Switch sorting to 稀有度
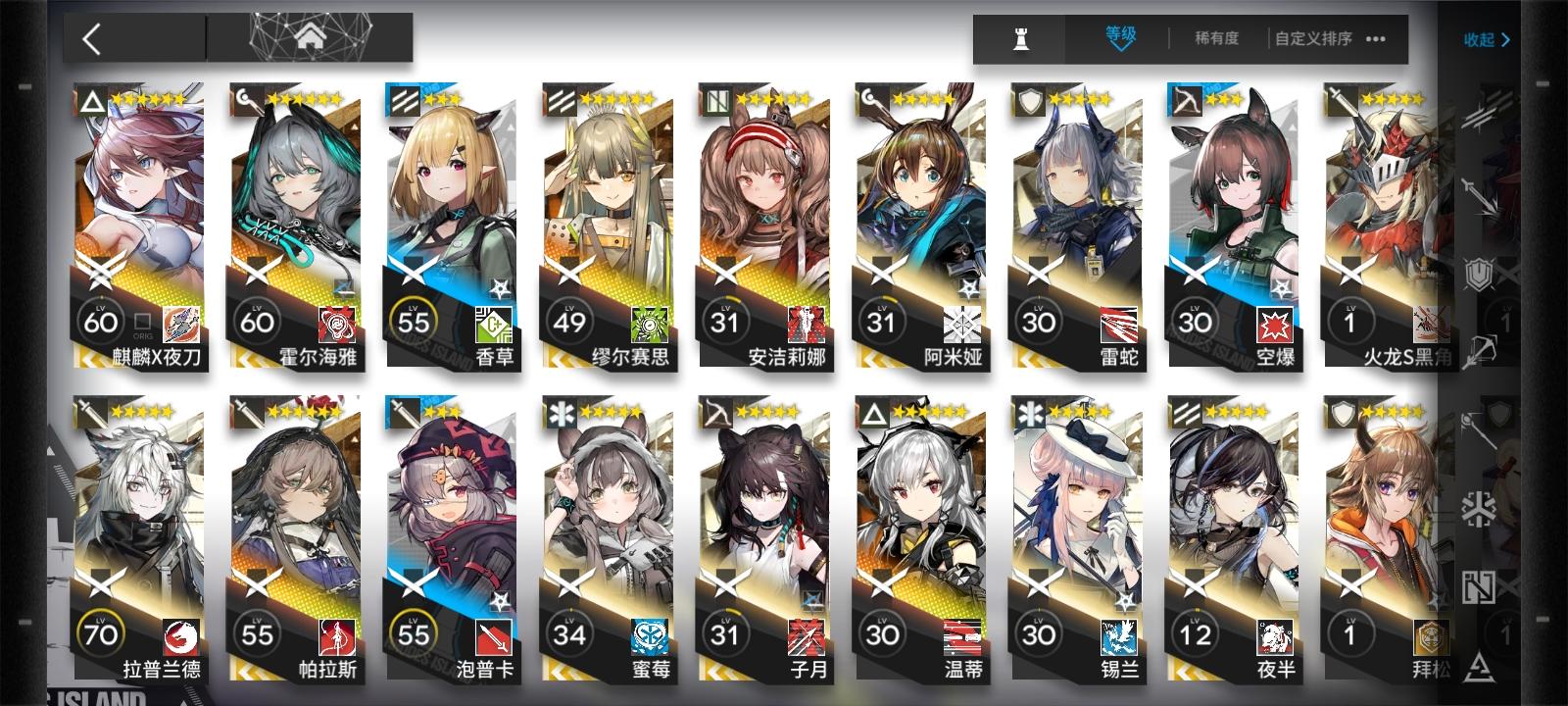 tap(1218, 39)
